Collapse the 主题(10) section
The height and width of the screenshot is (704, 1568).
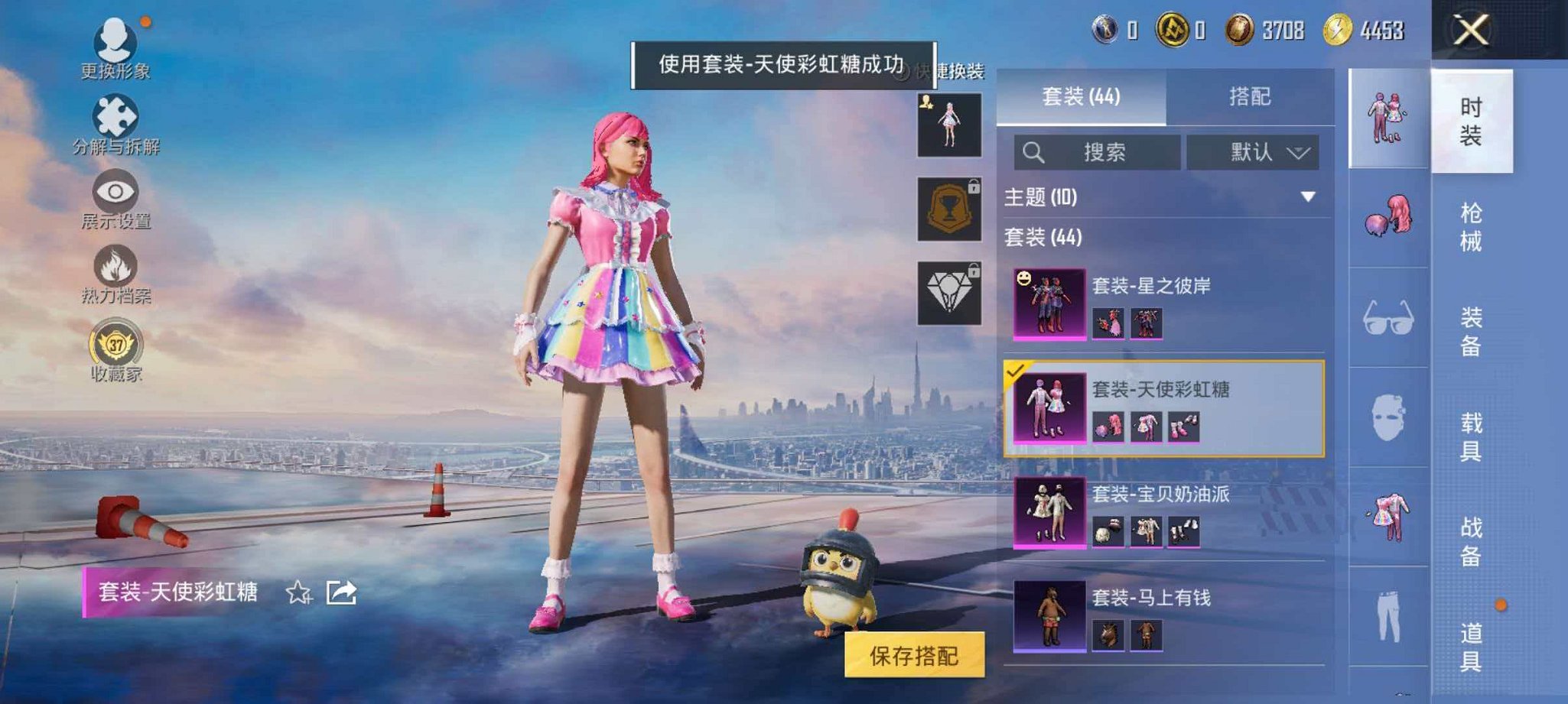point(1307,198)
